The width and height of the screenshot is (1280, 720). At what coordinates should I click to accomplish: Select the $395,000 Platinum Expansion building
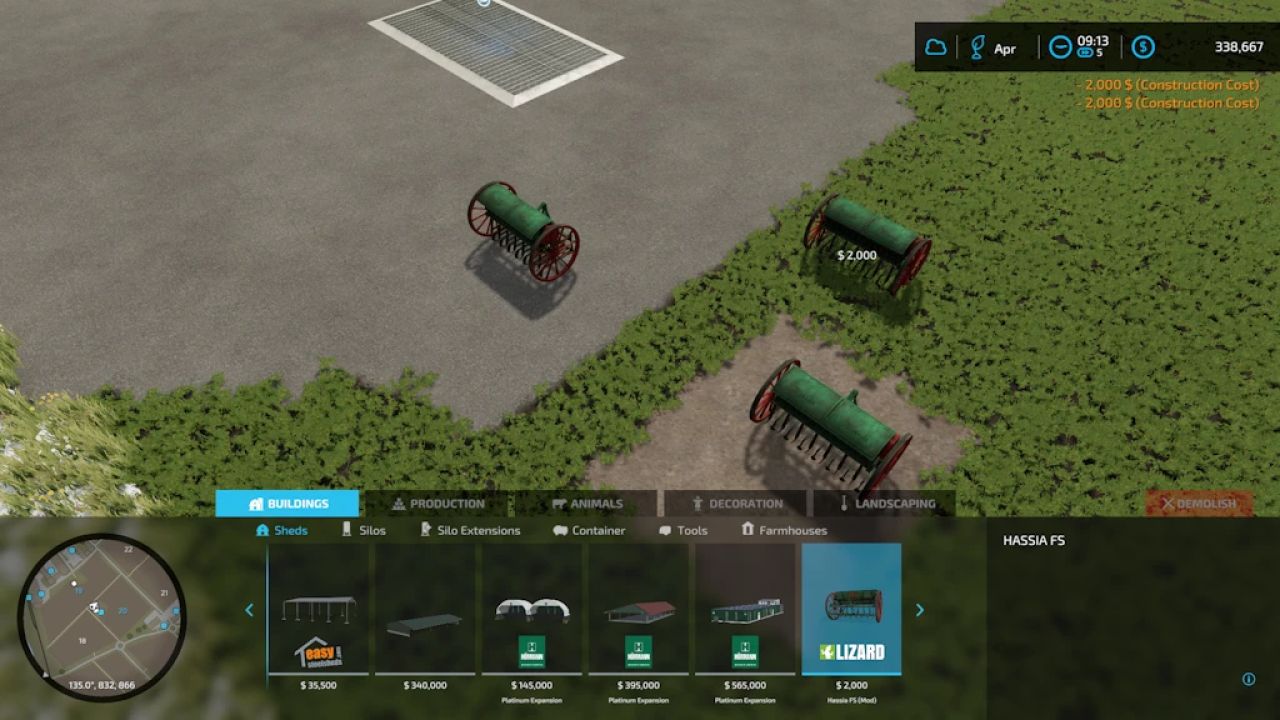tap(638, 610)
